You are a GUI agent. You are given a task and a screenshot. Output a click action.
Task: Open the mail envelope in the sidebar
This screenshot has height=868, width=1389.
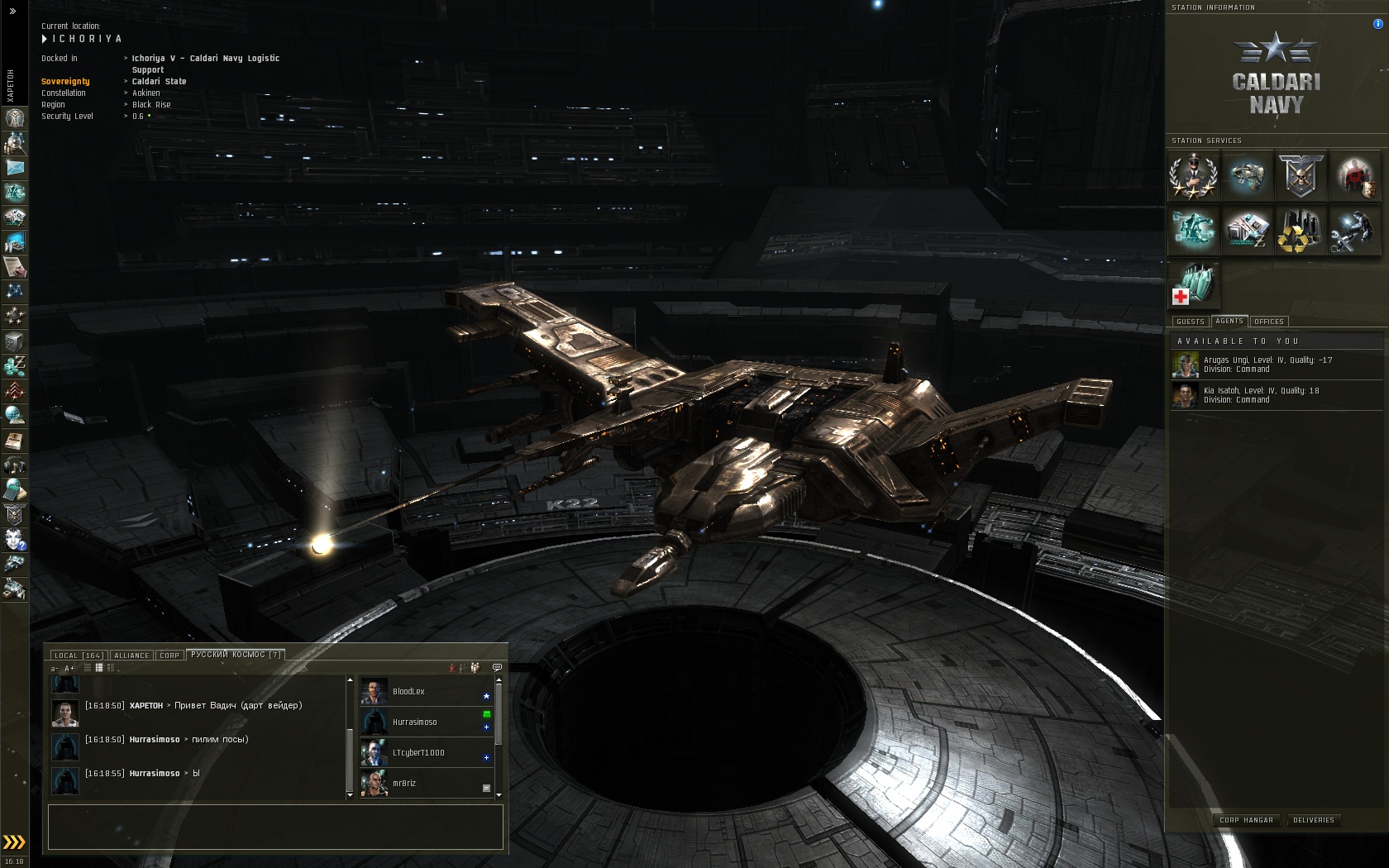pyautogui.click(x=15, y=168)
